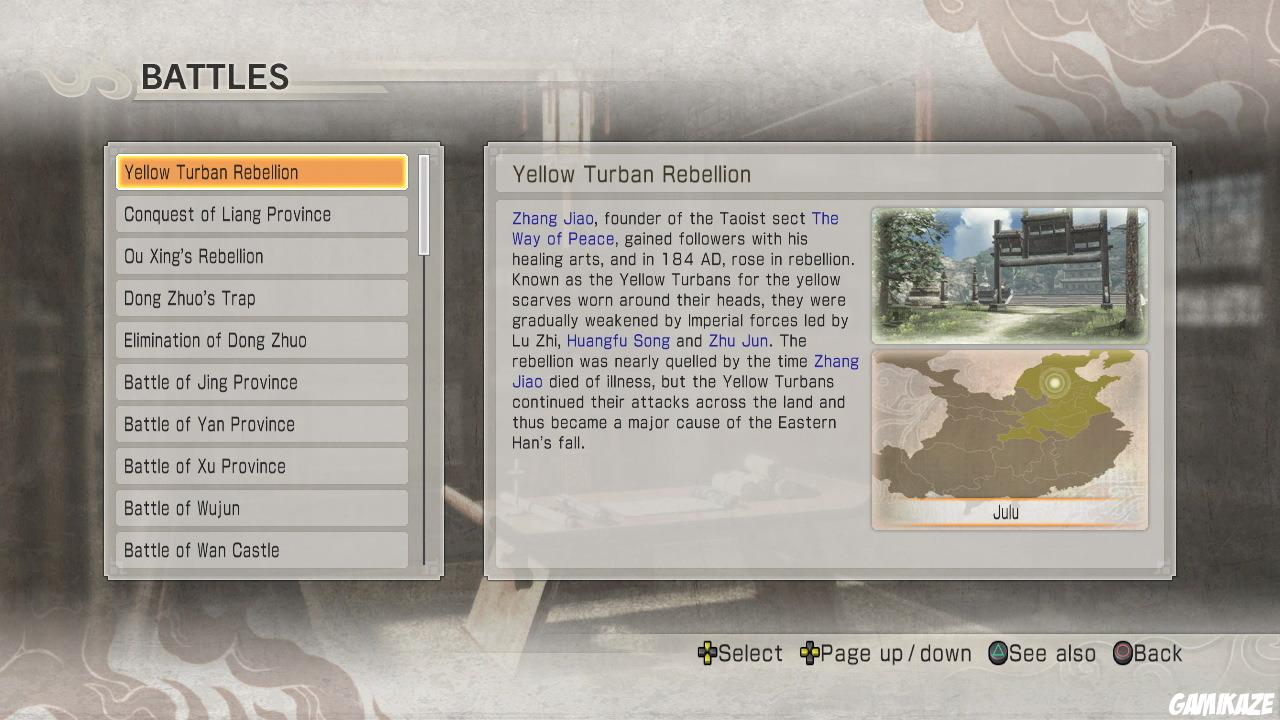Image resolution: width=1280 pixels, height=720 pixels.
Task: Select Dong Zhuo's Trap from the list
Action: click(261, 298)
